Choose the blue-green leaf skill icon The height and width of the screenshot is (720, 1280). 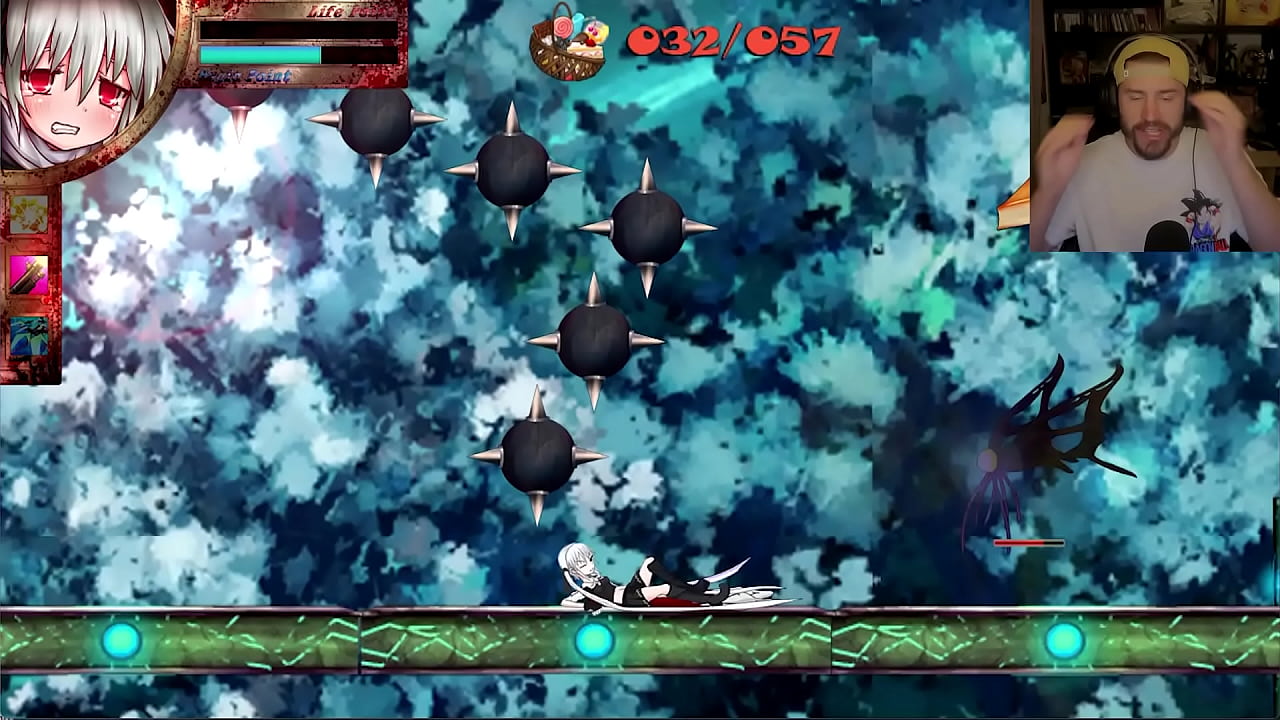coord(29,336)
